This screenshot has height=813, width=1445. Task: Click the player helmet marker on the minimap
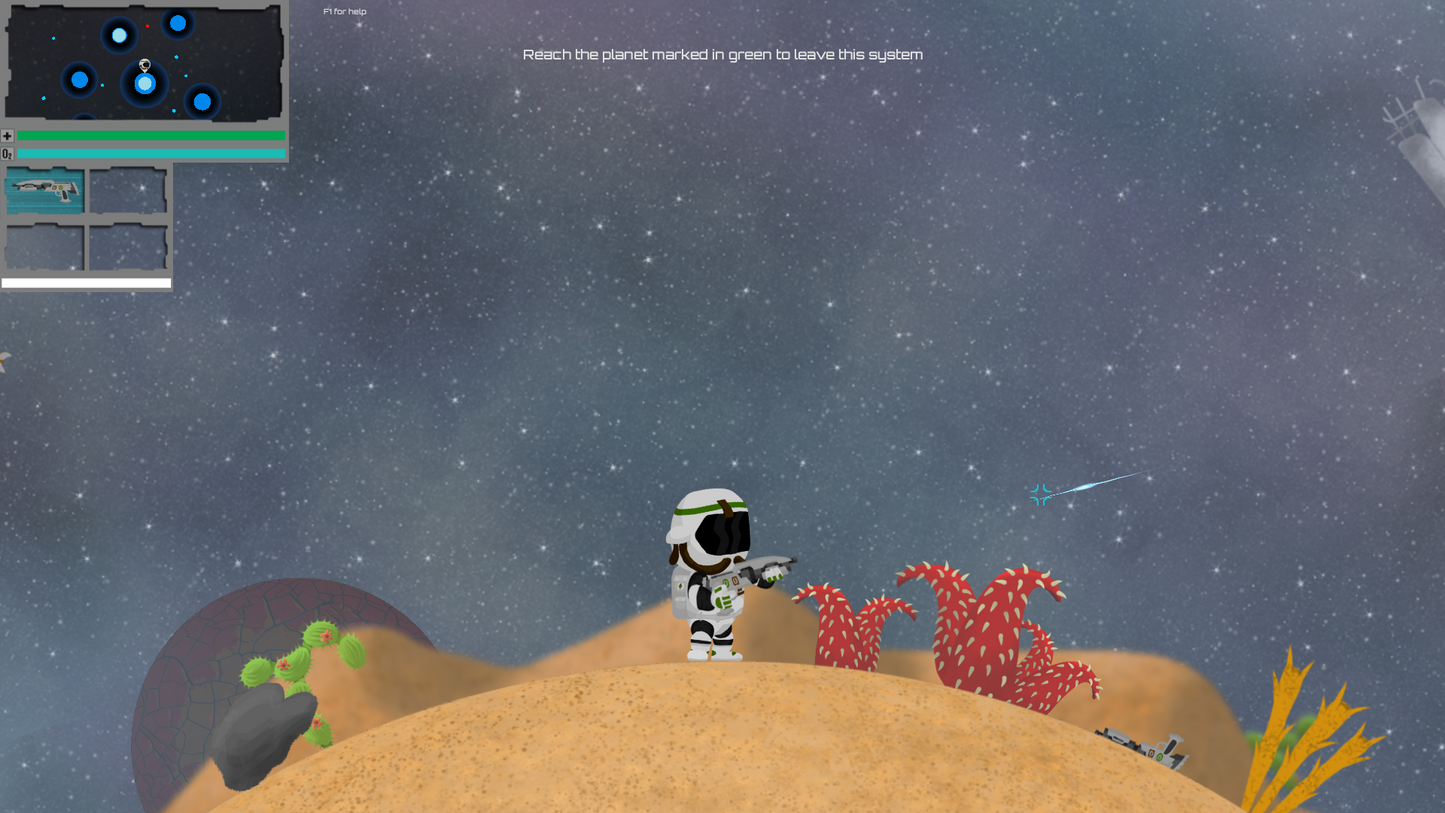coord(144,64)
